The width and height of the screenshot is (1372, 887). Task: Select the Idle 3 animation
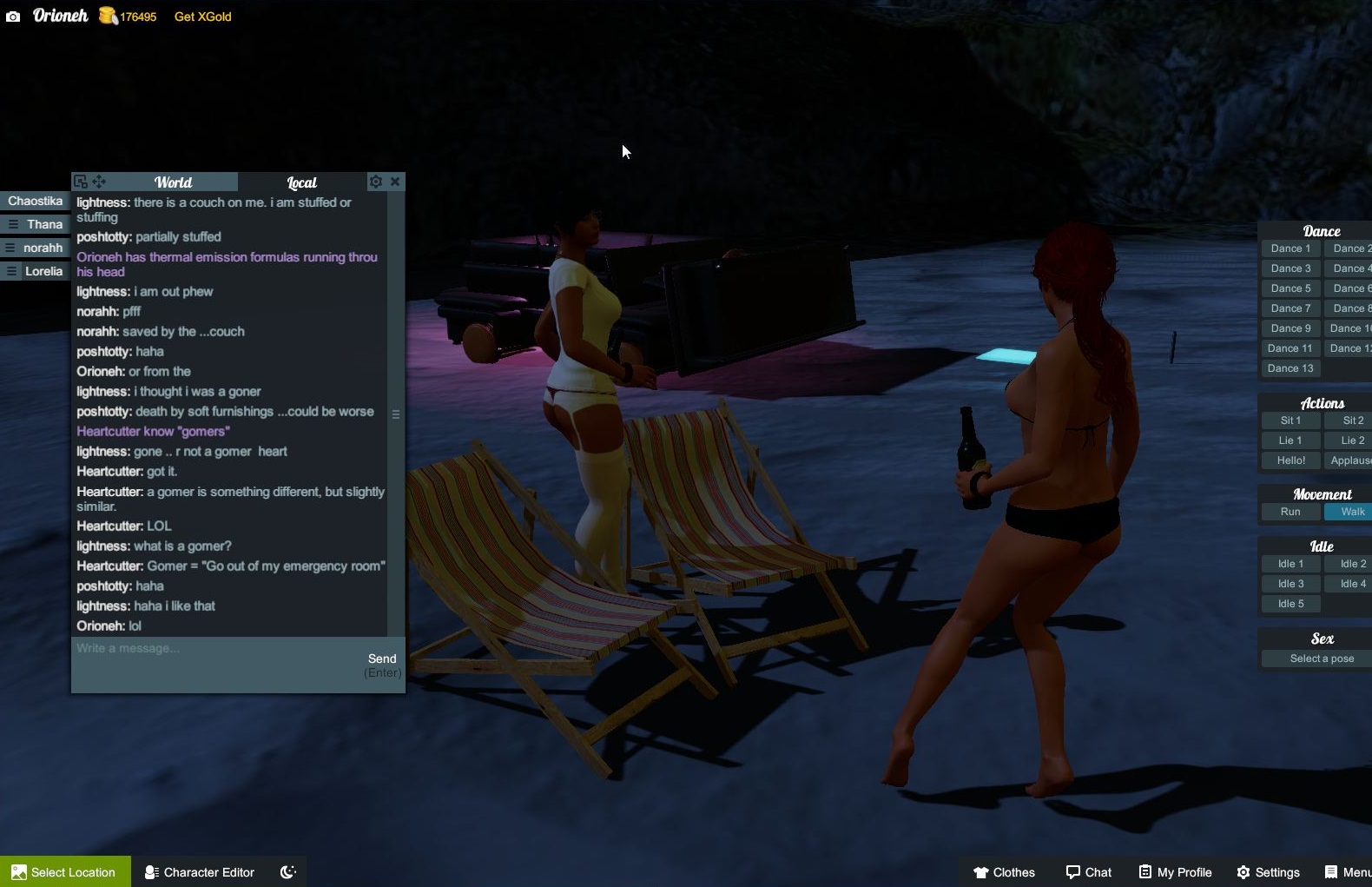pos(1290,584)
